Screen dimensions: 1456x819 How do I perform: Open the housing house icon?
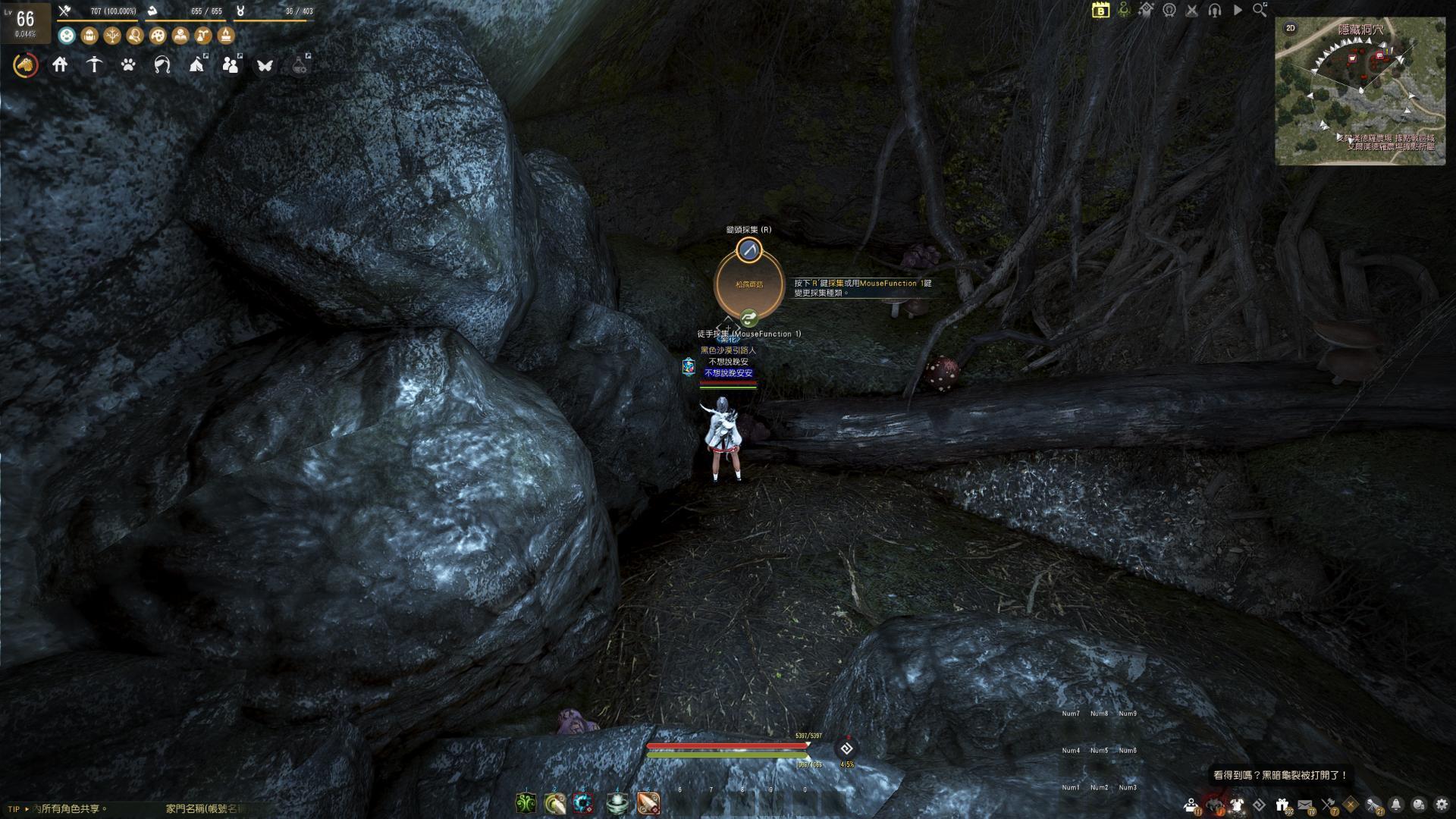60,65
